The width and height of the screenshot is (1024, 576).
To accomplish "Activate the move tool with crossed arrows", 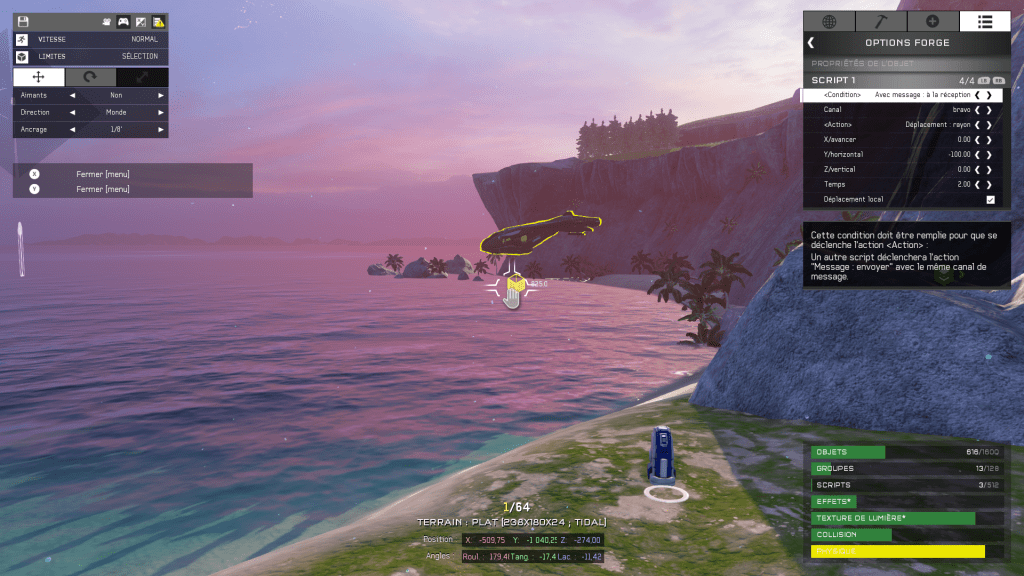I will 39,77.
